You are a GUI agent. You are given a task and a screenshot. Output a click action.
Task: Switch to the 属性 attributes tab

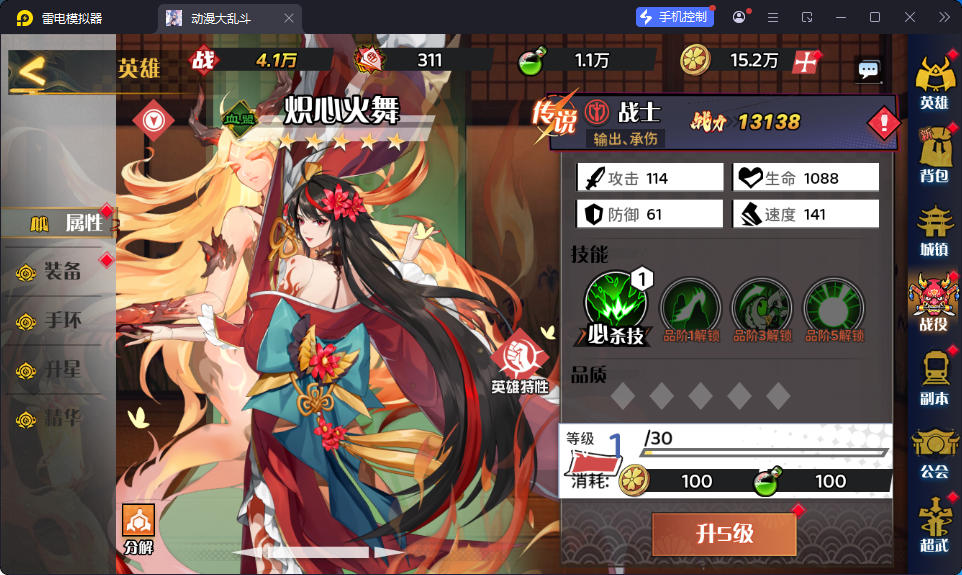68,223
